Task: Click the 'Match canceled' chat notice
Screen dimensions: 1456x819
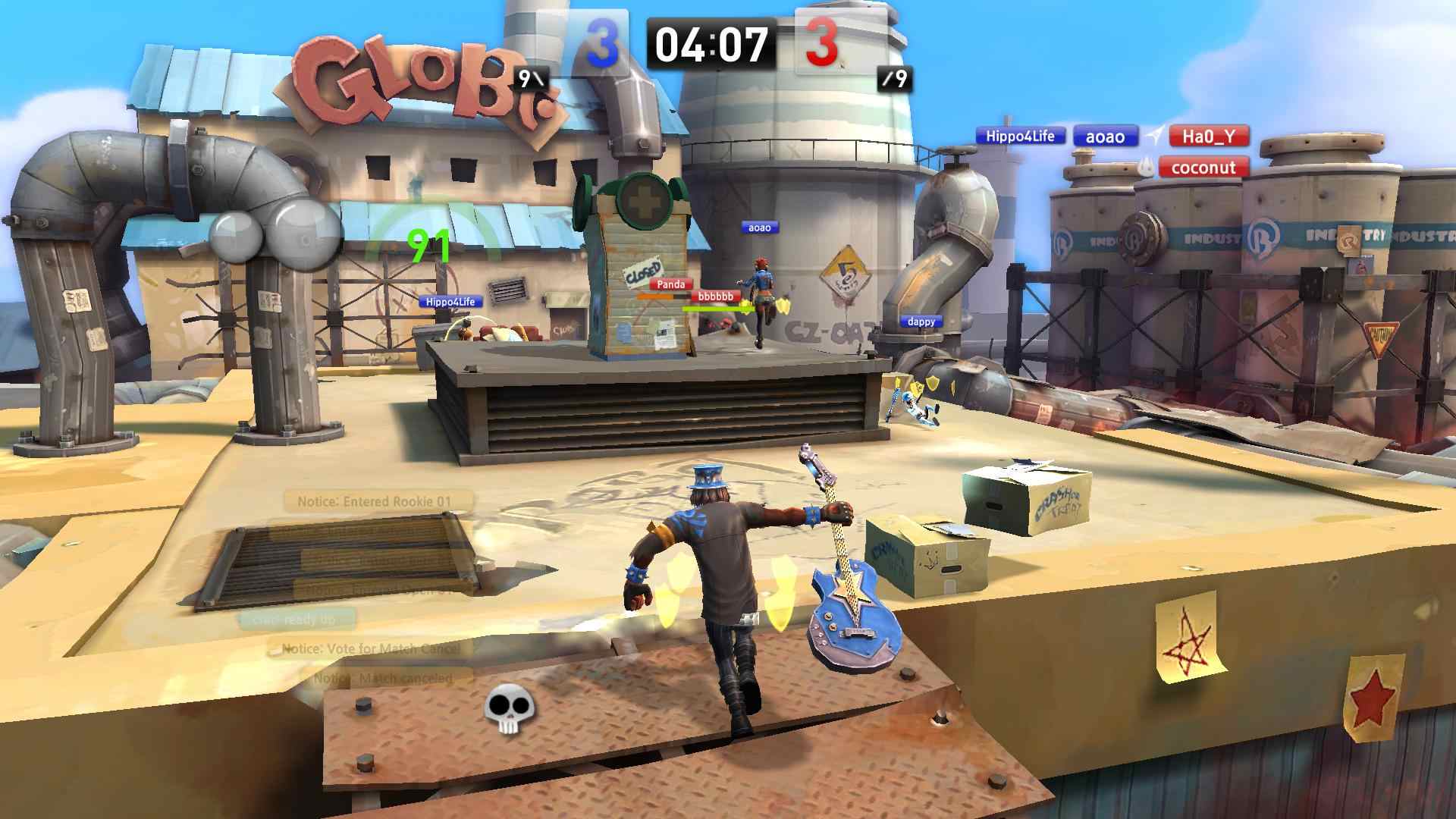Action: tap(386, 678)
